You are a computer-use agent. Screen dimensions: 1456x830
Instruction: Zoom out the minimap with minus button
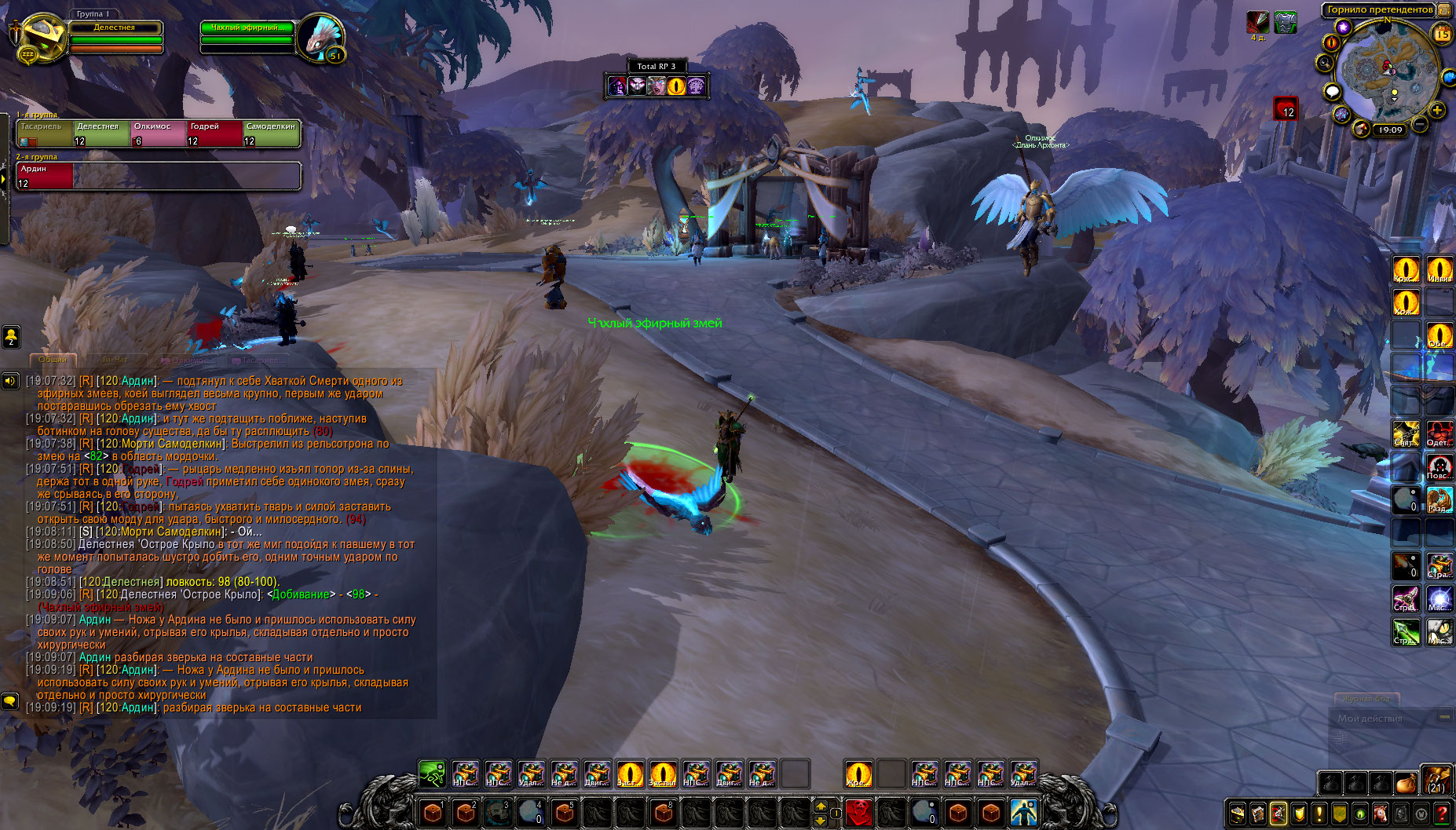[1420, 124]
